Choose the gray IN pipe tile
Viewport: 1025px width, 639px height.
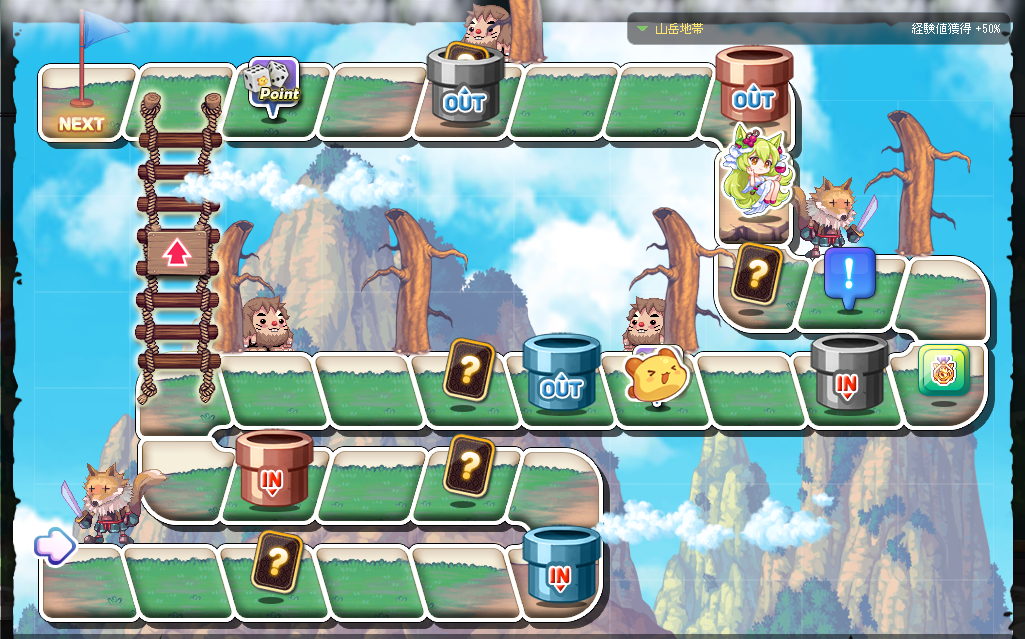tap(848, 374)
